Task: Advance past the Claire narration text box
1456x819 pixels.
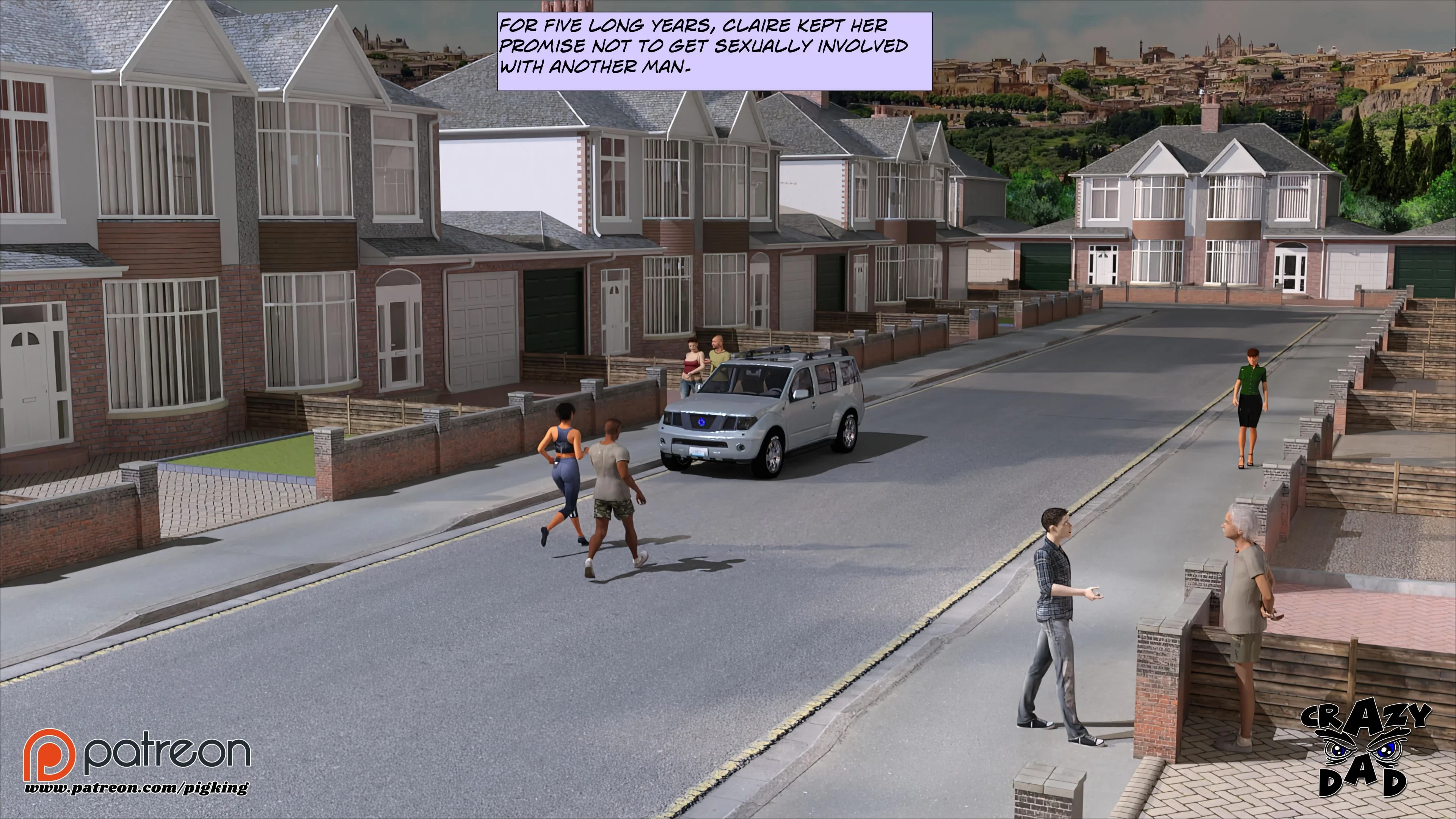Action: pos(714,50)
